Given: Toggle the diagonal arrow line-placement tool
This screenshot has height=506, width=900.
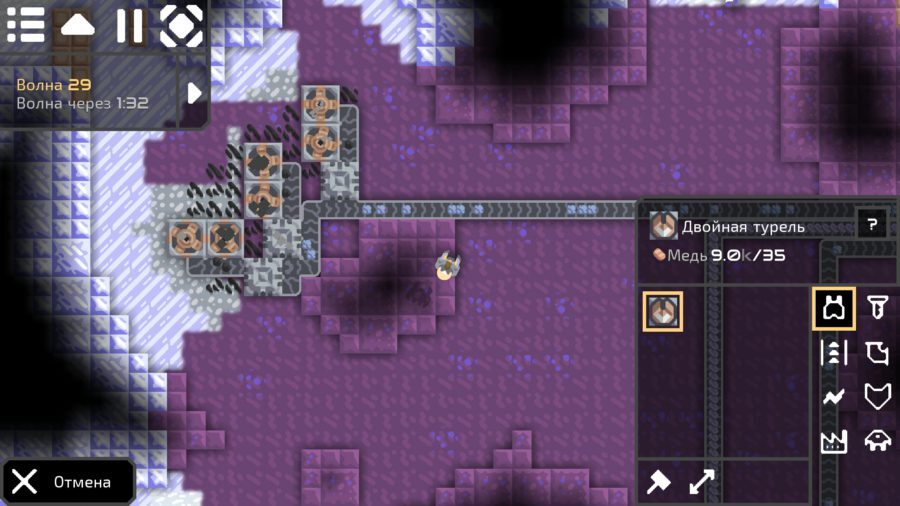Looking at the screenshot, I should click(x=702, y=482).
